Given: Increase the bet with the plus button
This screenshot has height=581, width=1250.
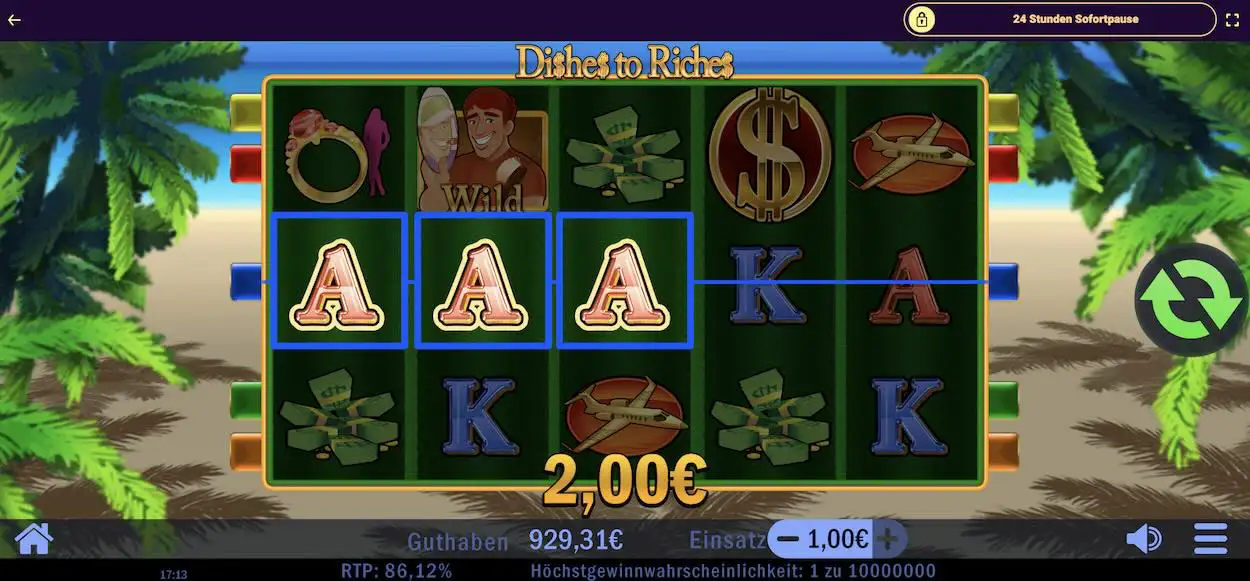Looking at the screenshot, I should [x=888, y=539].
